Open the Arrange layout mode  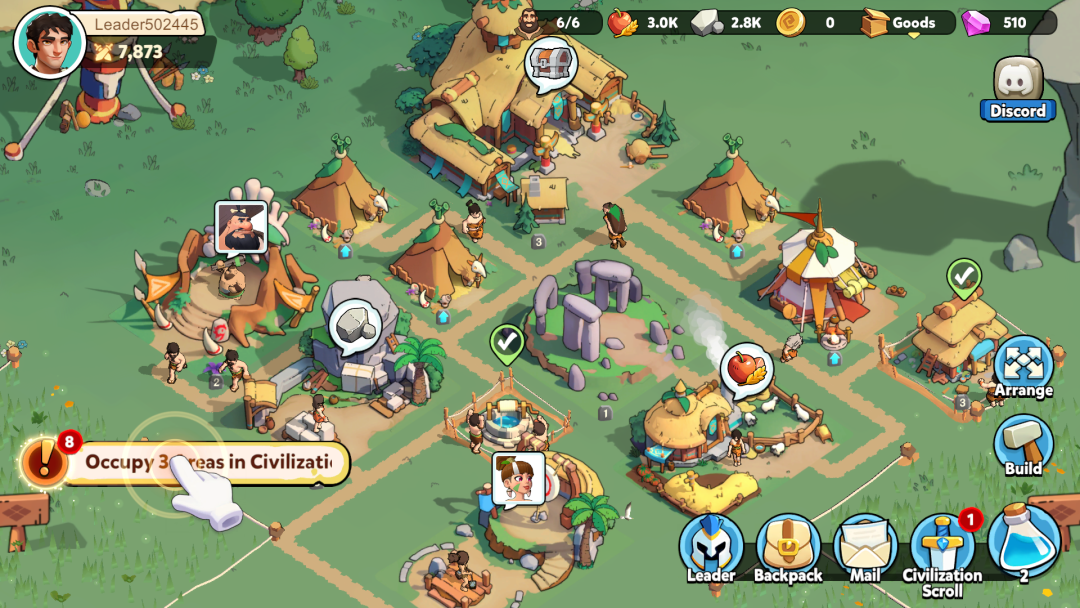[1023, 367]
